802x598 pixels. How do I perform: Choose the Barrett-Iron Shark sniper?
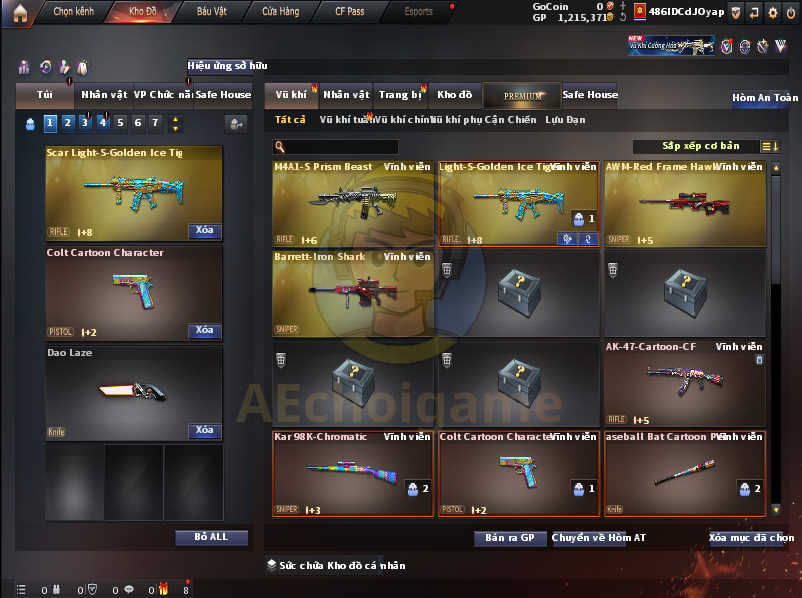pyautogui.click(x=352, y=292)
